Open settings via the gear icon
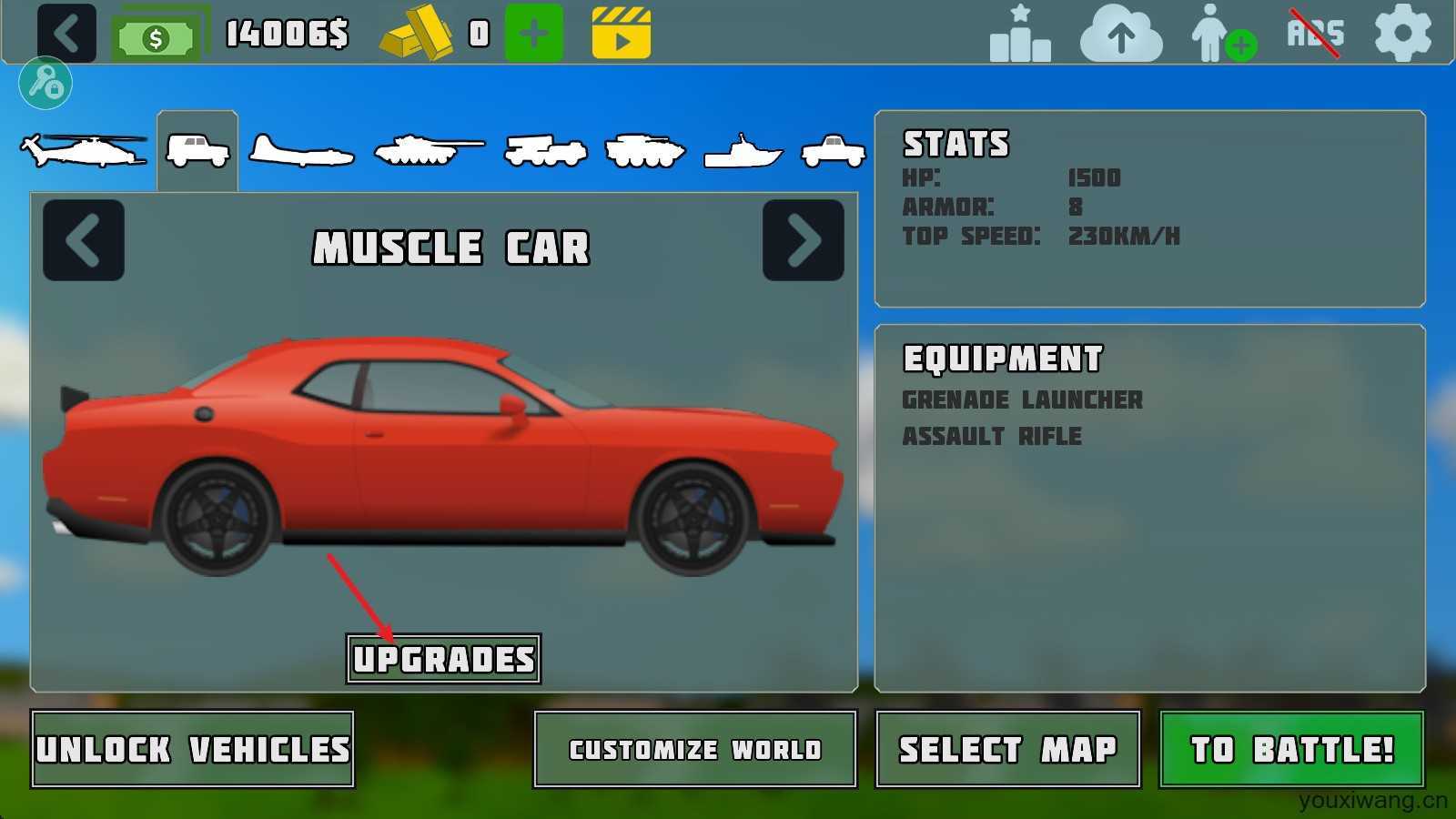1456x819 pixels. [x=1402, y=34]
